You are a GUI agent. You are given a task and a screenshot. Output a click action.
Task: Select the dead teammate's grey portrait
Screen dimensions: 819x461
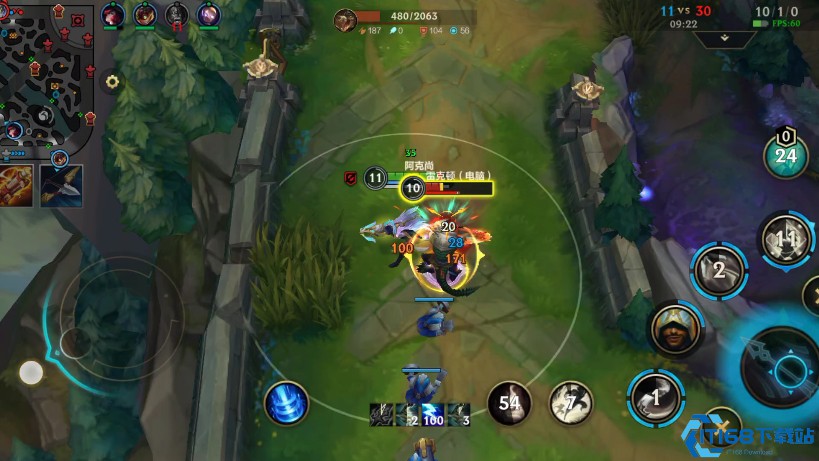point(177,15)
